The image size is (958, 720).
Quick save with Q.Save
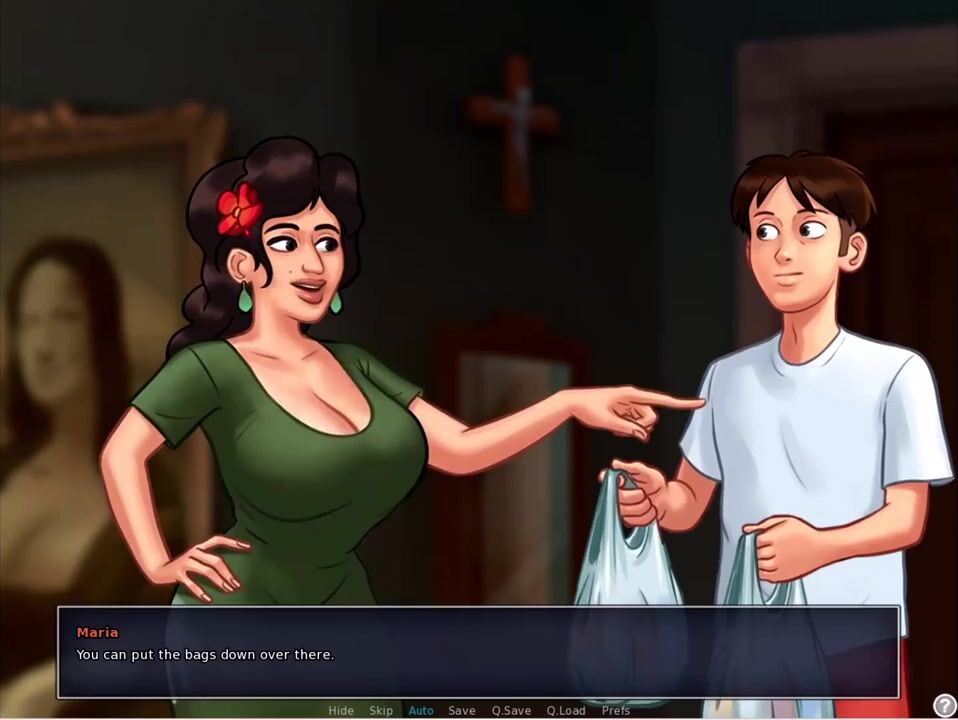tap(511, 710)
